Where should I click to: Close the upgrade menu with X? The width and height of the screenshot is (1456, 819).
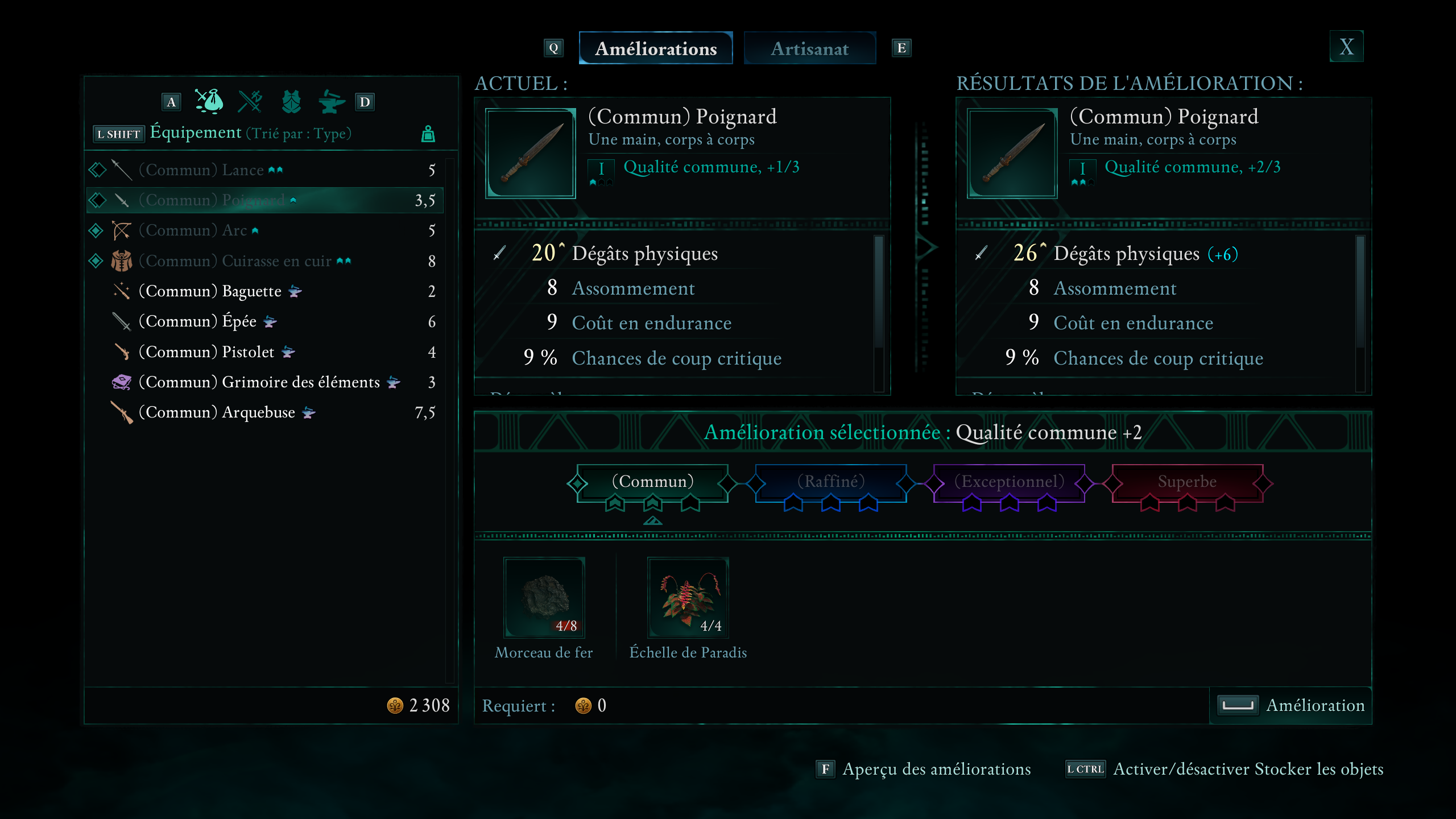point(1346,47)
